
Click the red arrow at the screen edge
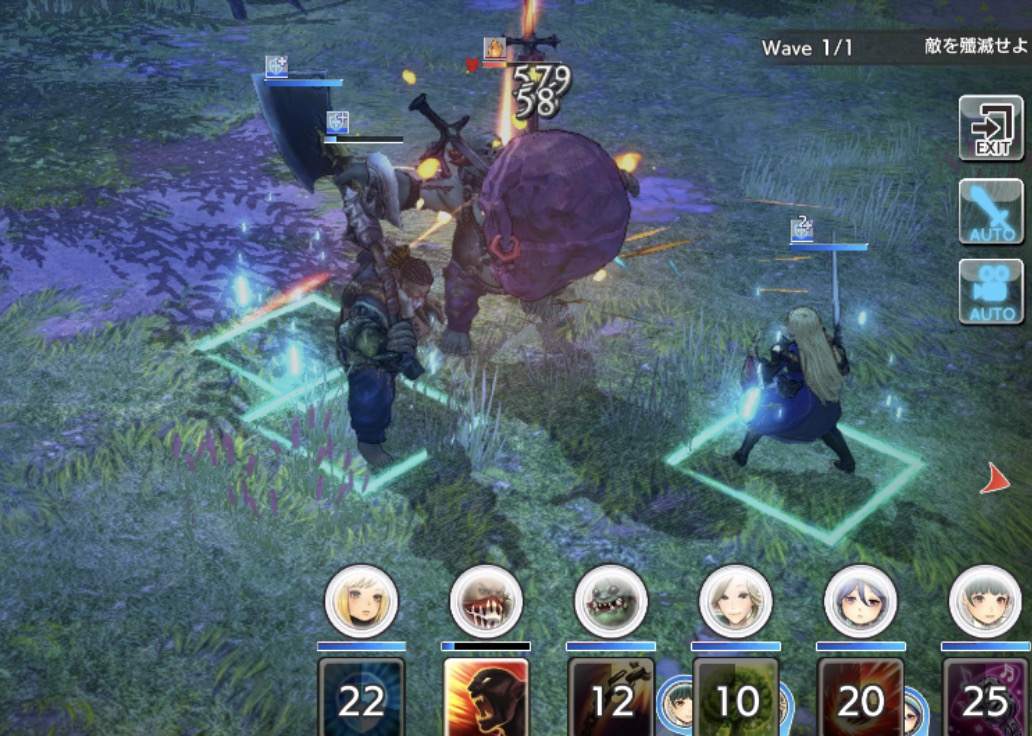995,480
